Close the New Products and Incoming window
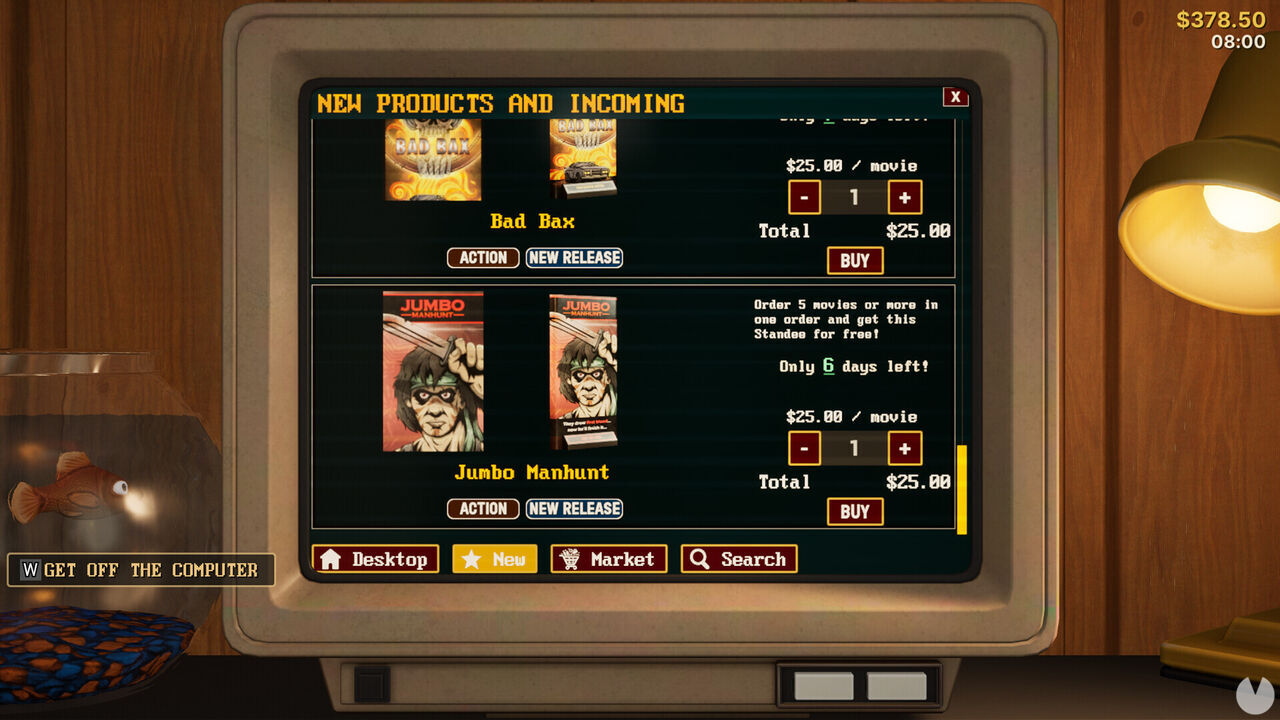This screenshot has height=720, width=1280. point(956,96)
